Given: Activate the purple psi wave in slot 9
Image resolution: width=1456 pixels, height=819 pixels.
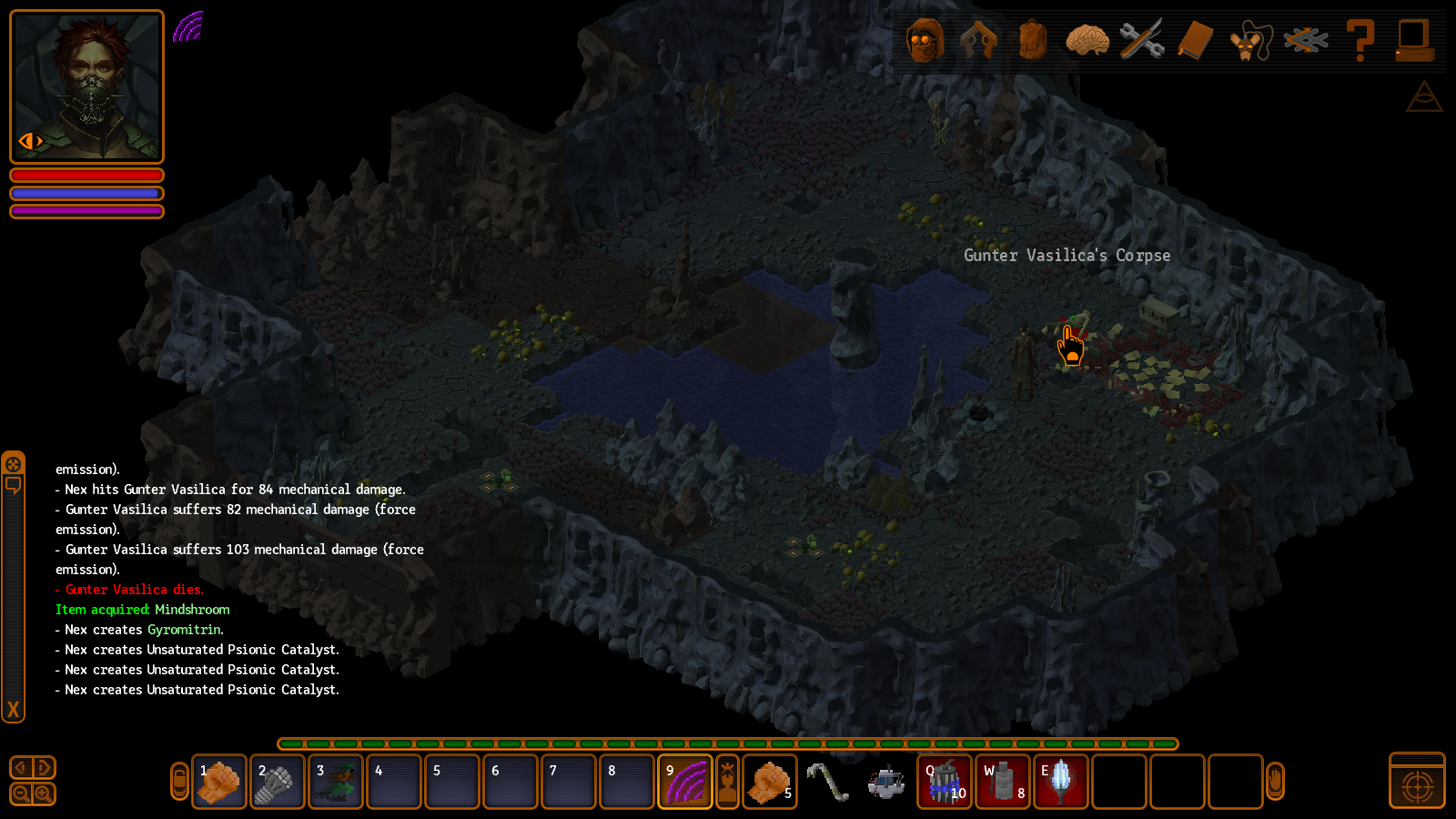Looking at the screenshot, I should click(x=685, y=782).
